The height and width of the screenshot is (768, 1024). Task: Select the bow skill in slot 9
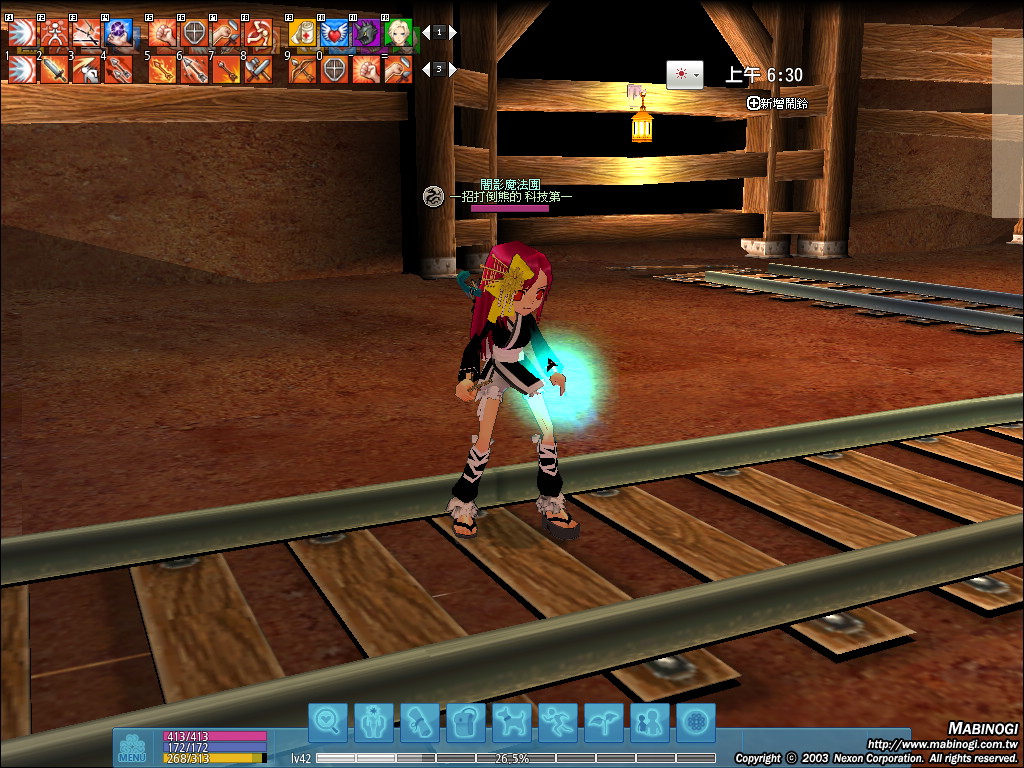pos(303,70)
